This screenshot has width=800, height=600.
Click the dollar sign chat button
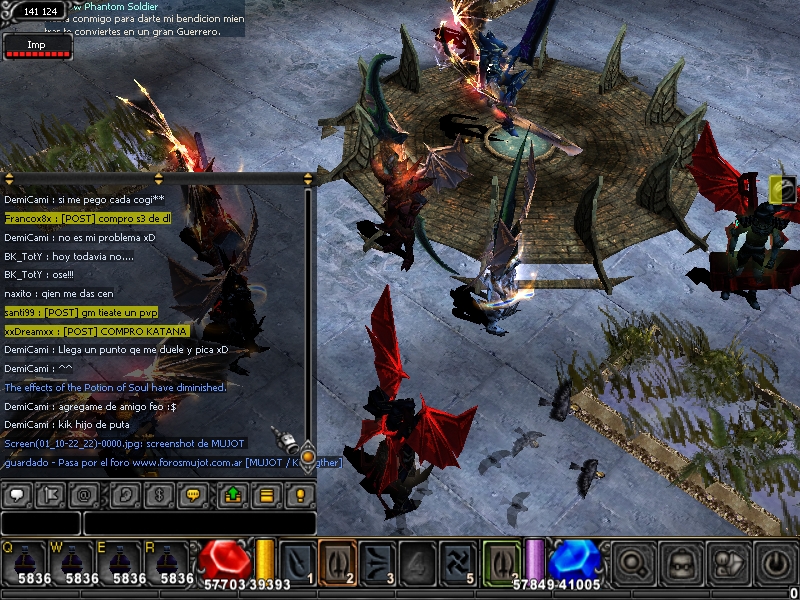pos(156,494)
